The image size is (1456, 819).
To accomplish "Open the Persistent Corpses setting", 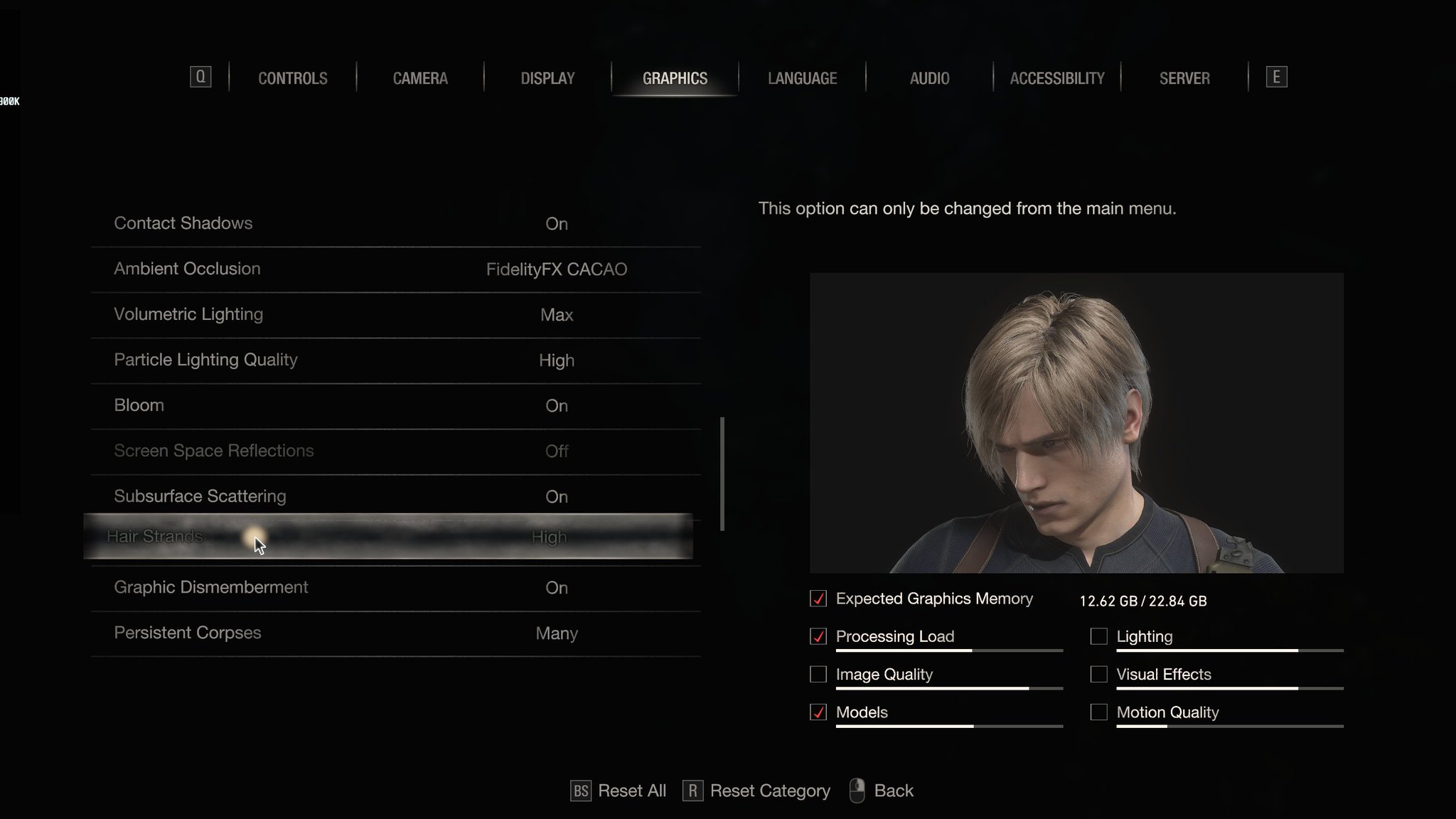I will pos(391,633).
